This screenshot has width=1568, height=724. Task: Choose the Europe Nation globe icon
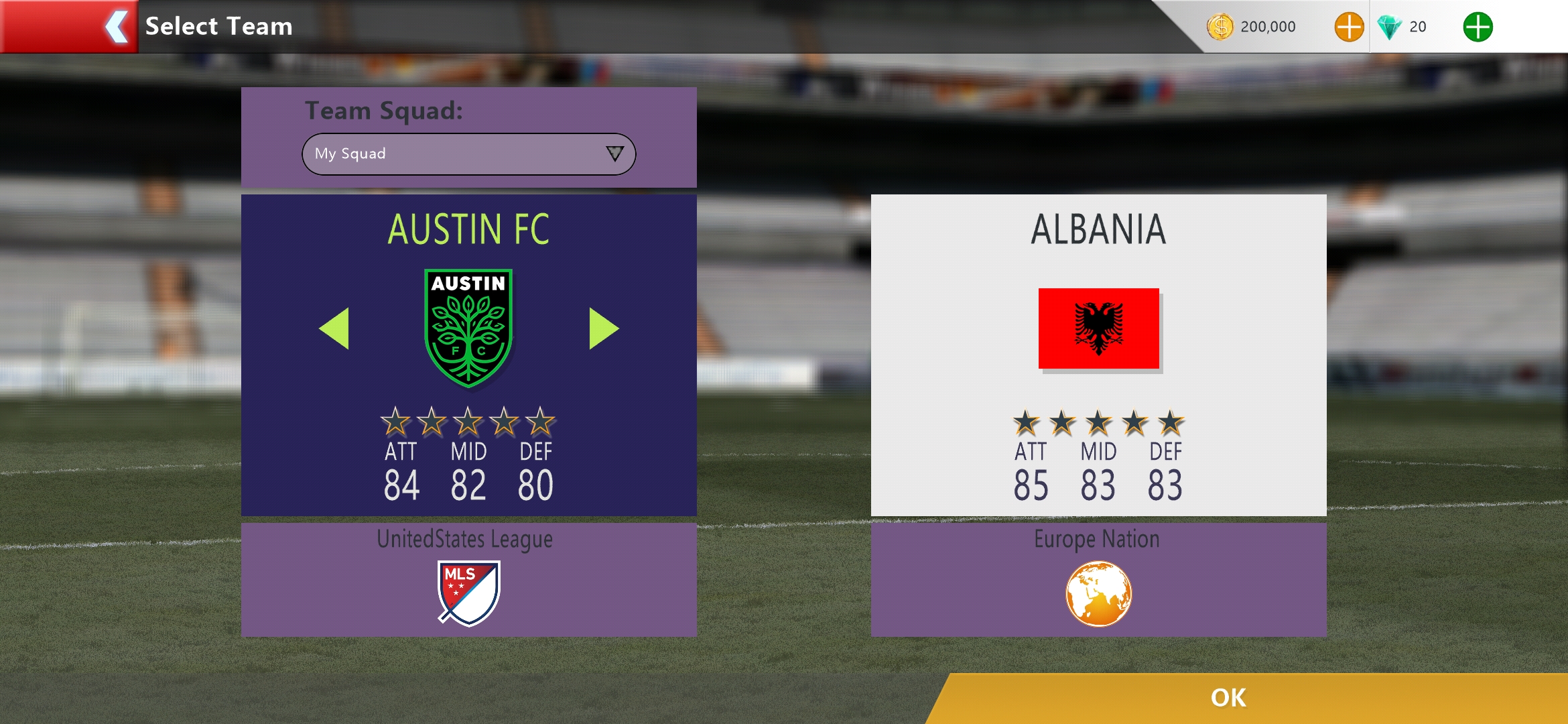[x=1098, y=594]
